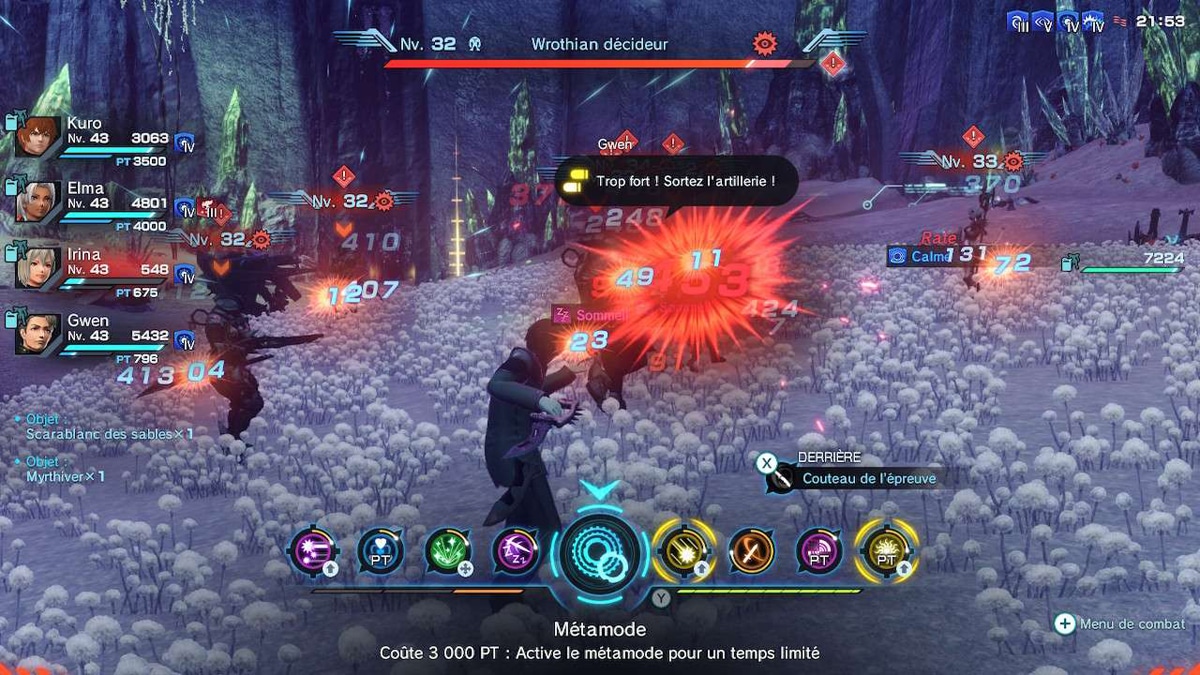Activate the orange crossed-blades art
The image size is (1200, 675).
tap(751, 551)
